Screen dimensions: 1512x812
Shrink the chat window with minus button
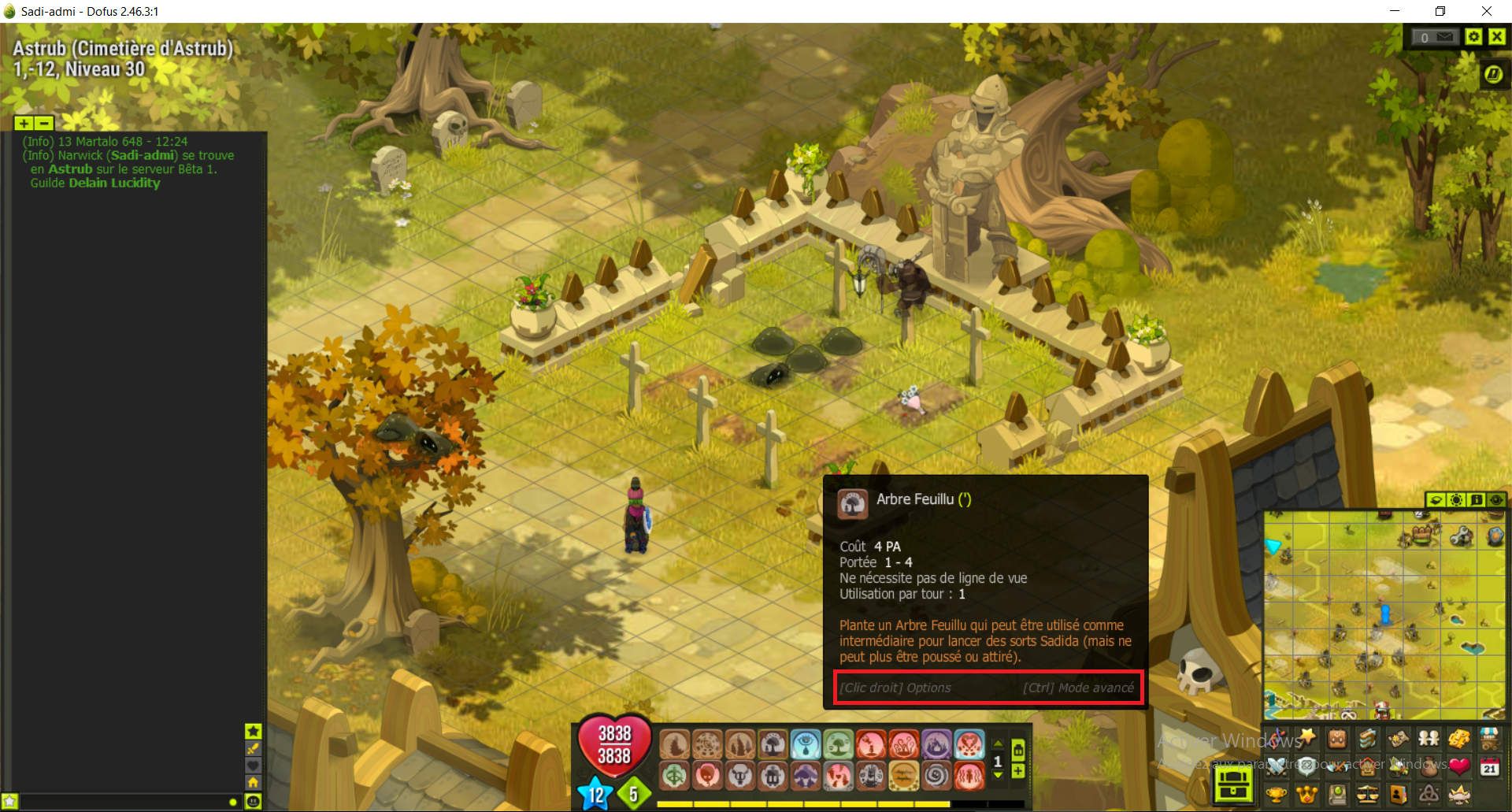click(x=44, y=123)
